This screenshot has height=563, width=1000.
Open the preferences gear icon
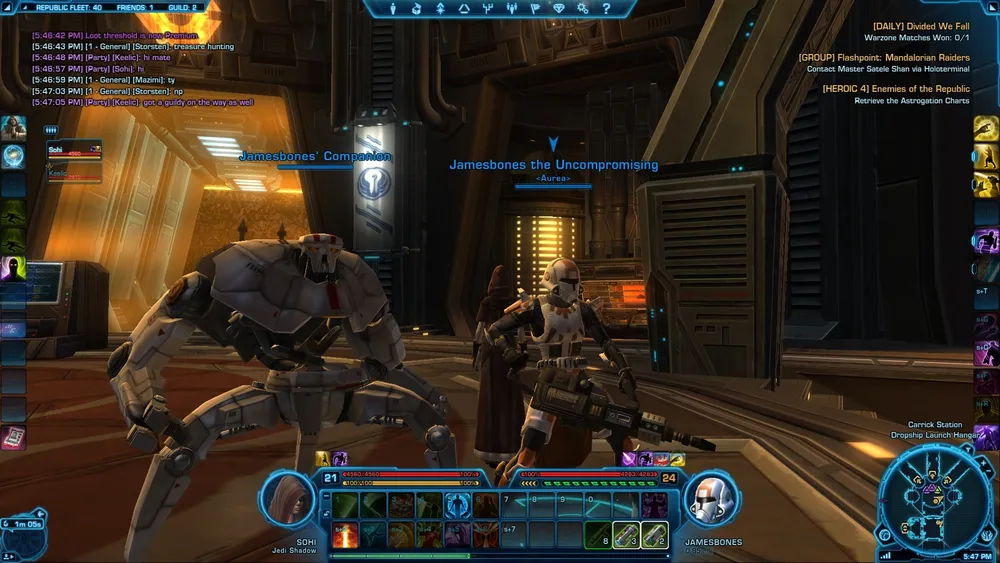click(584, 9)
